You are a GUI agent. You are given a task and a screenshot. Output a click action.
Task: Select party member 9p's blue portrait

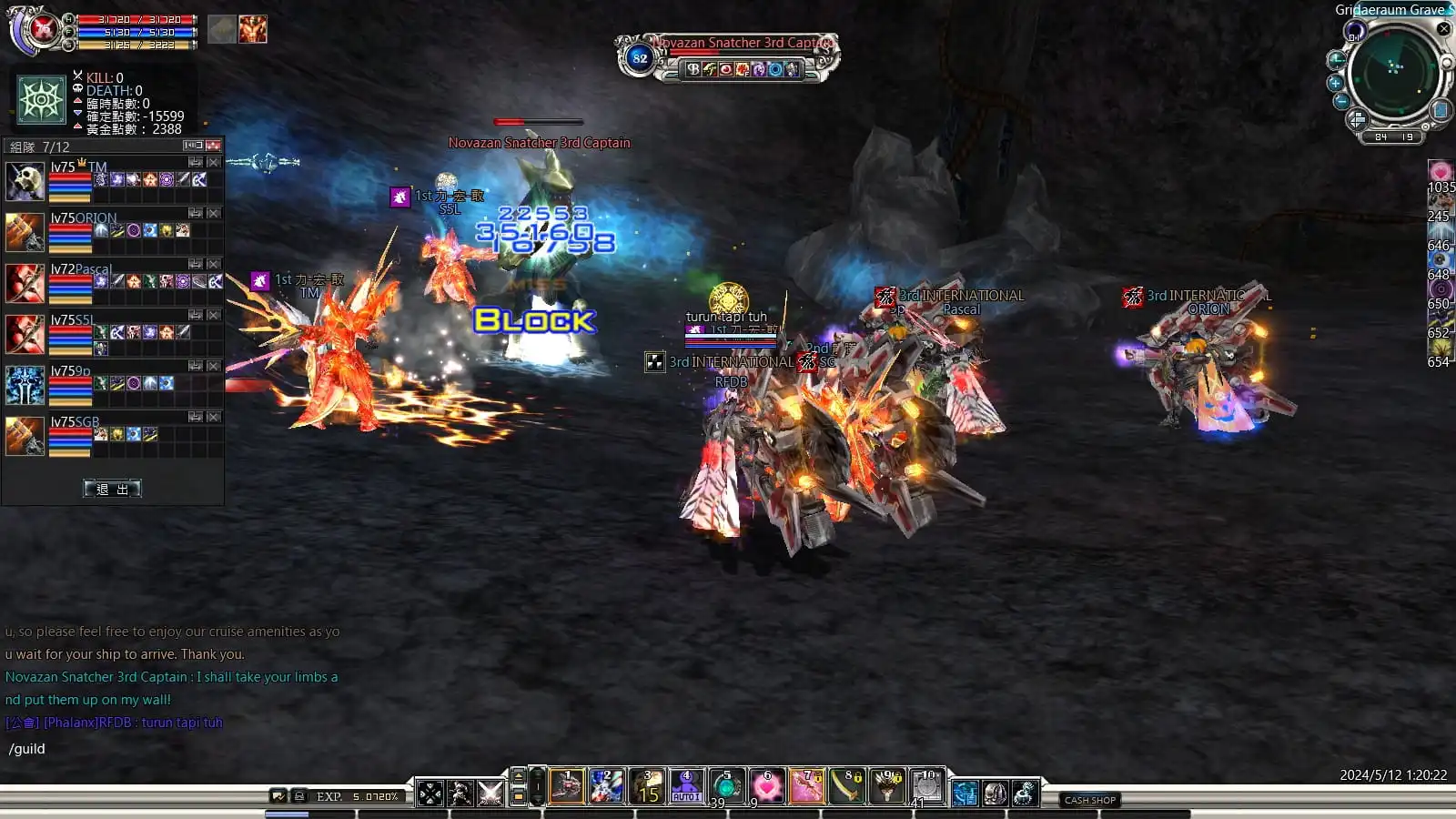pyautogui.click(x=25, y=385)
